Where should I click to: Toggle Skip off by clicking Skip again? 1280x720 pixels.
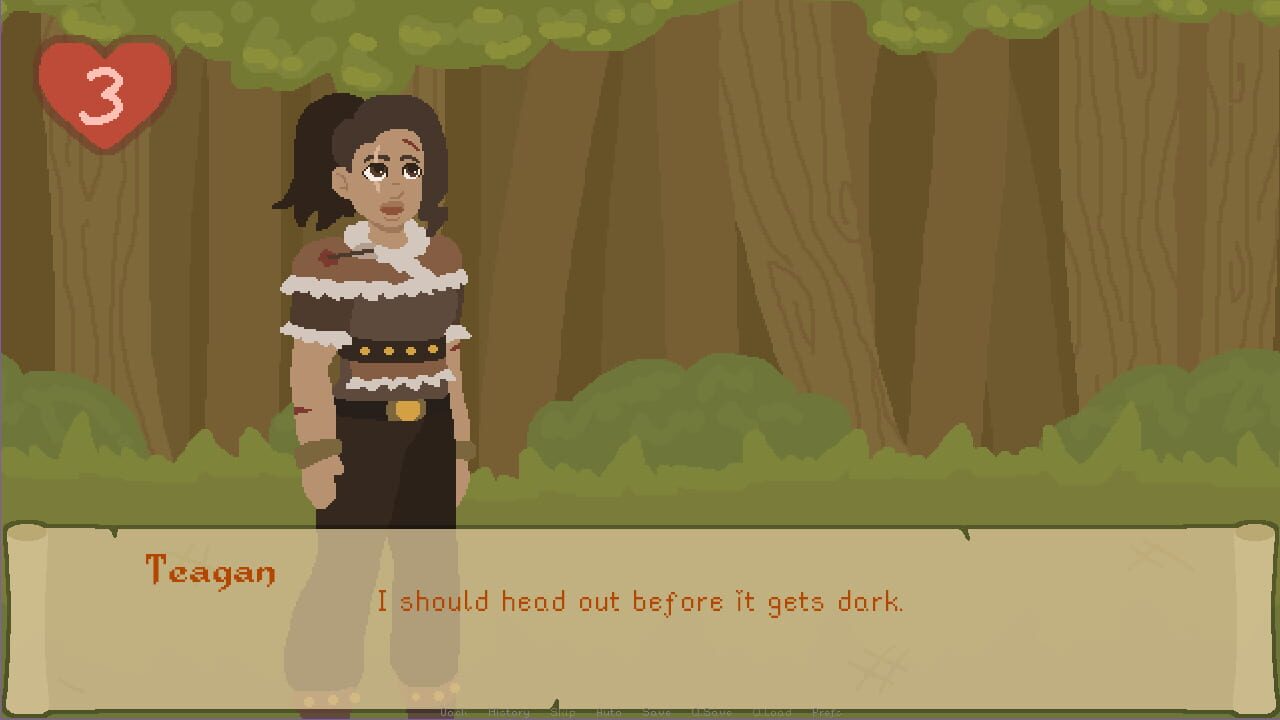563,714
